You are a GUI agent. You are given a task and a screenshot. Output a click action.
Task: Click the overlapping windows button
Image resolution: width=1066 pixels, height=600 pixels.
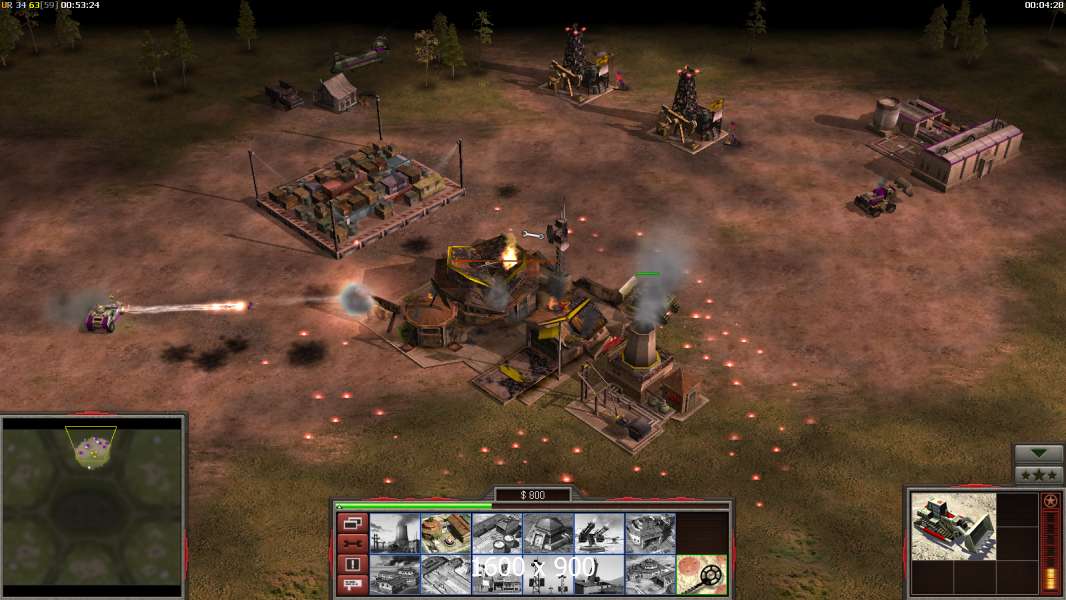[x=351, y=523]
